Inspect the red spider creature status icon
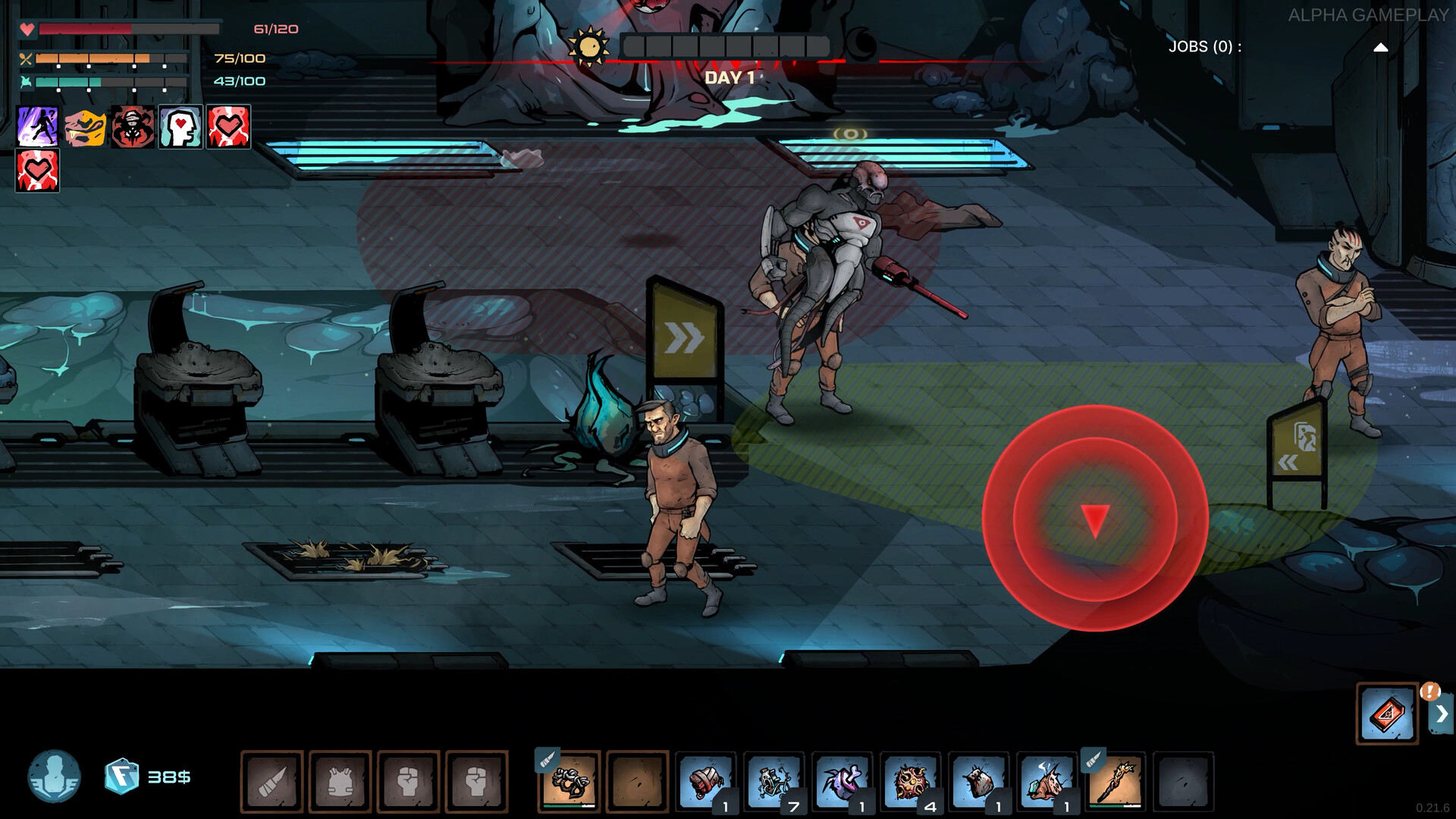Image resolution: width=1456 pixels, height=819 pixels. click(x=133, y=127)
